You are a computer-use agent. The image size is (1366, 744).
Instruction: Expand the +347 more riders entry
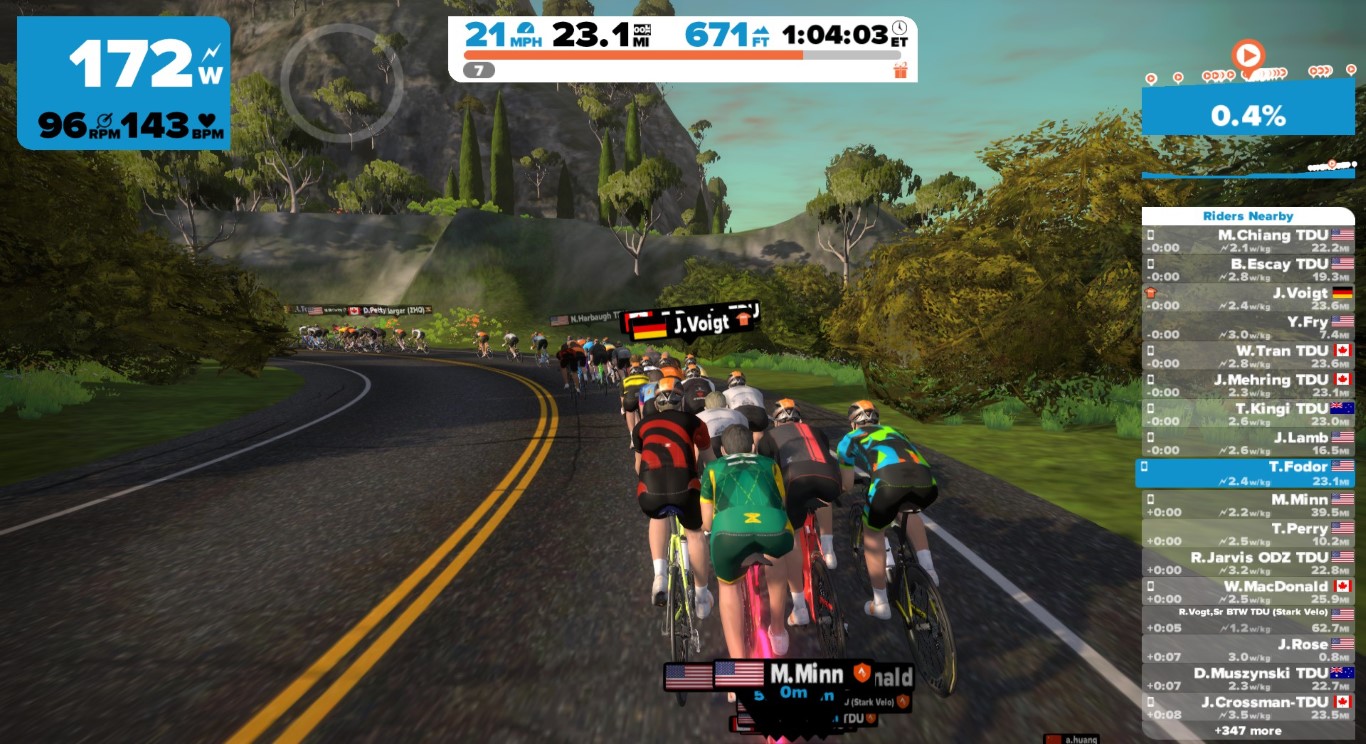click(1250, 731)
